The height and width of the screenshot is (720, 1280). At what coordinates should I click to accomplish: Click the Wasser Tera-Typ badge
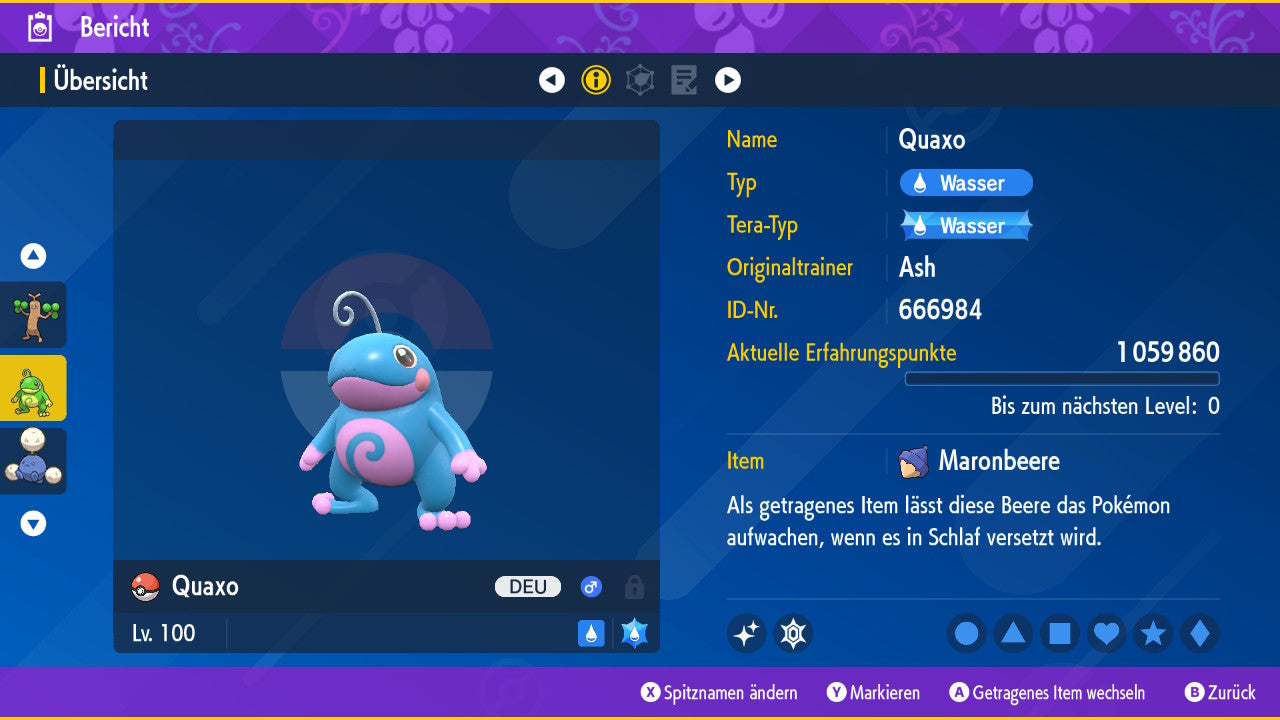point(966,226)
